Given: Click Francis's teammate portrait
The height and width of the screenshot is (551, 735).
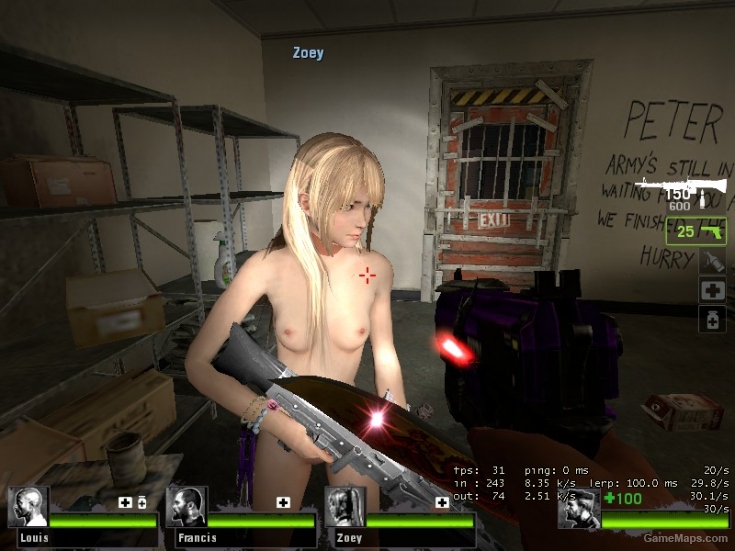Looking at the screenshot, I should pyautogui.click(x=186, y=508).
